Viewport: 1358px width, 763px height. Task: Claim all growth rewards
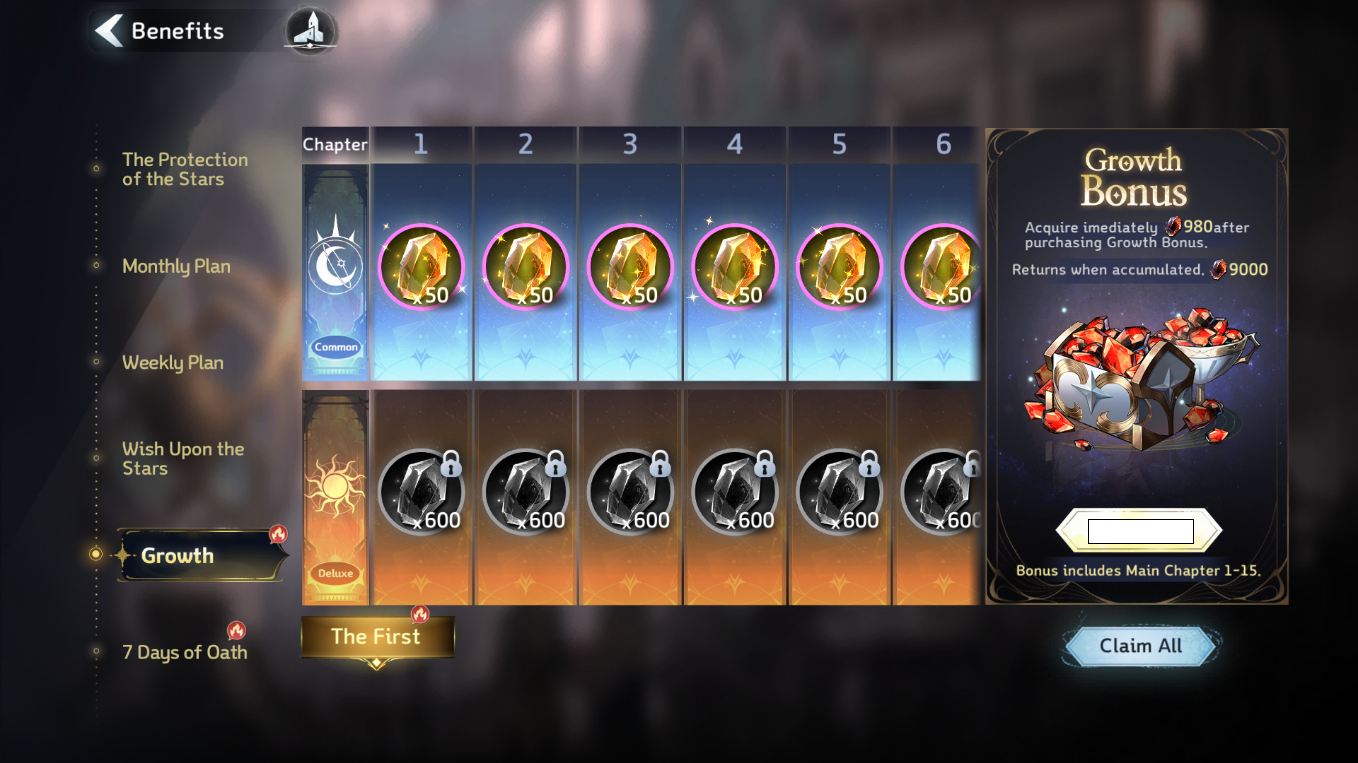1140,646
